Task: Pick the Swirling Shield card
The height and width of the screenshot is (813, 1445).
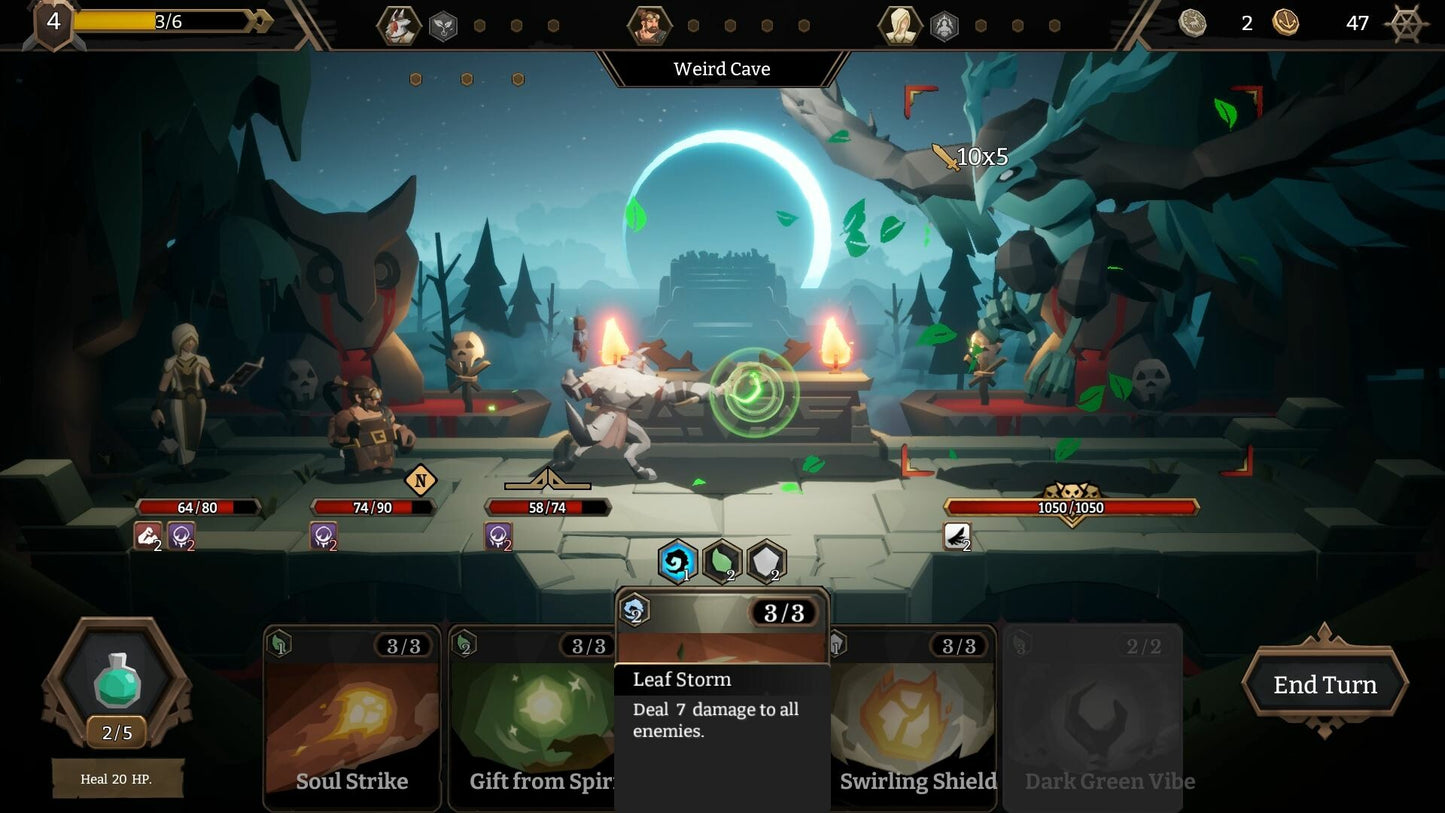Action: [915, 718]
